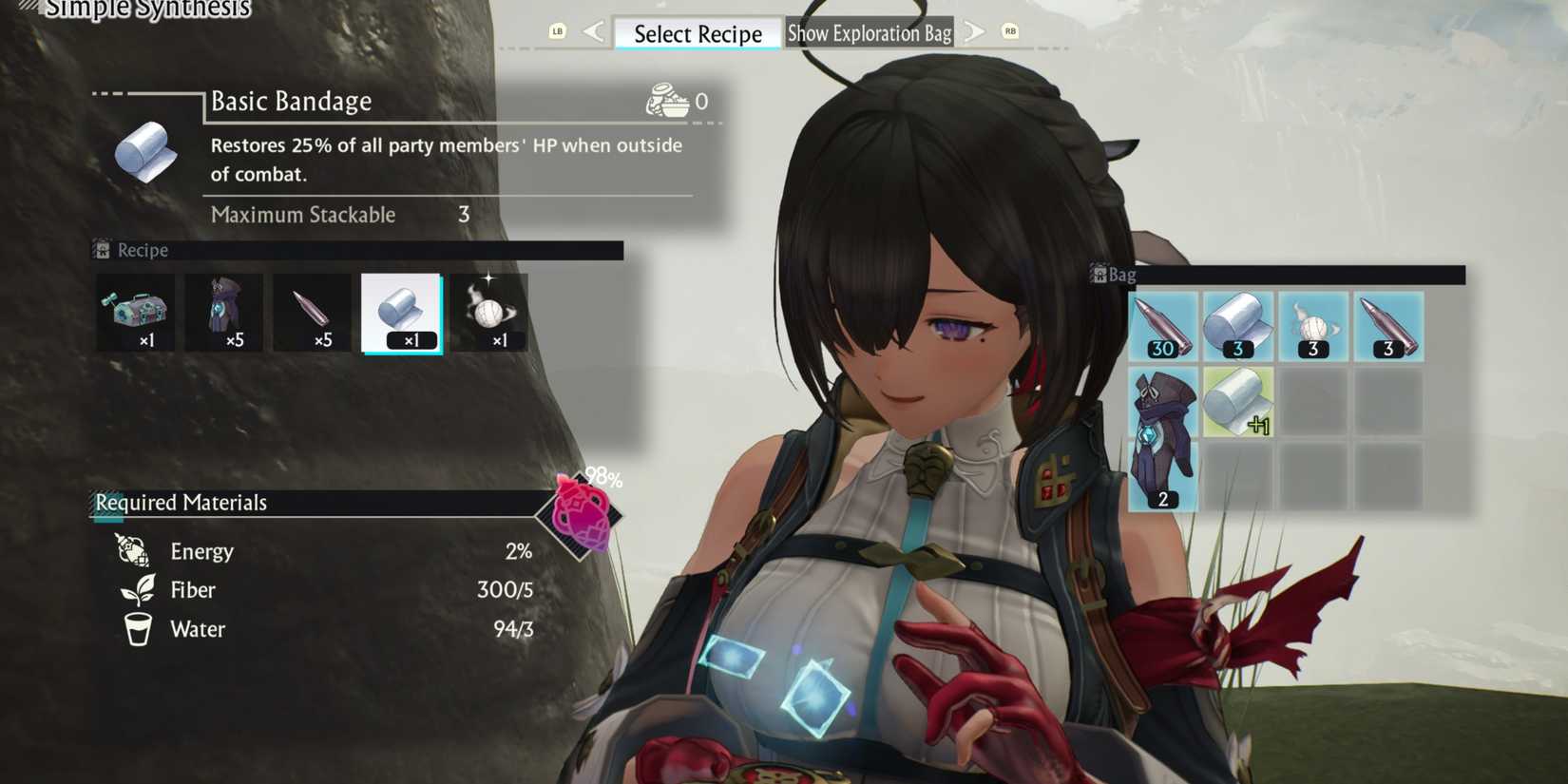Image resolution: width=1568 pixels, height=784 pixels.
Task: Click the right RB navigation arrow
Action: click(972, 31)
